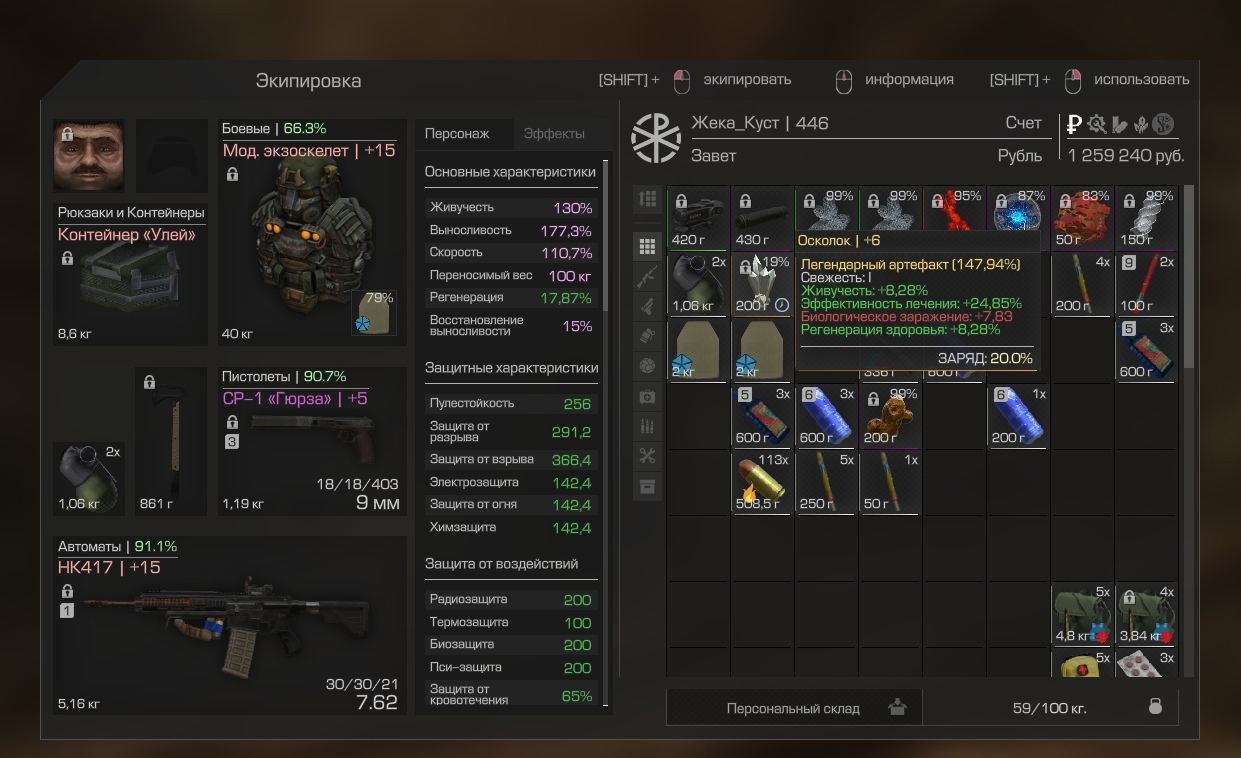Select the Персонаж tab

[457, 134]
